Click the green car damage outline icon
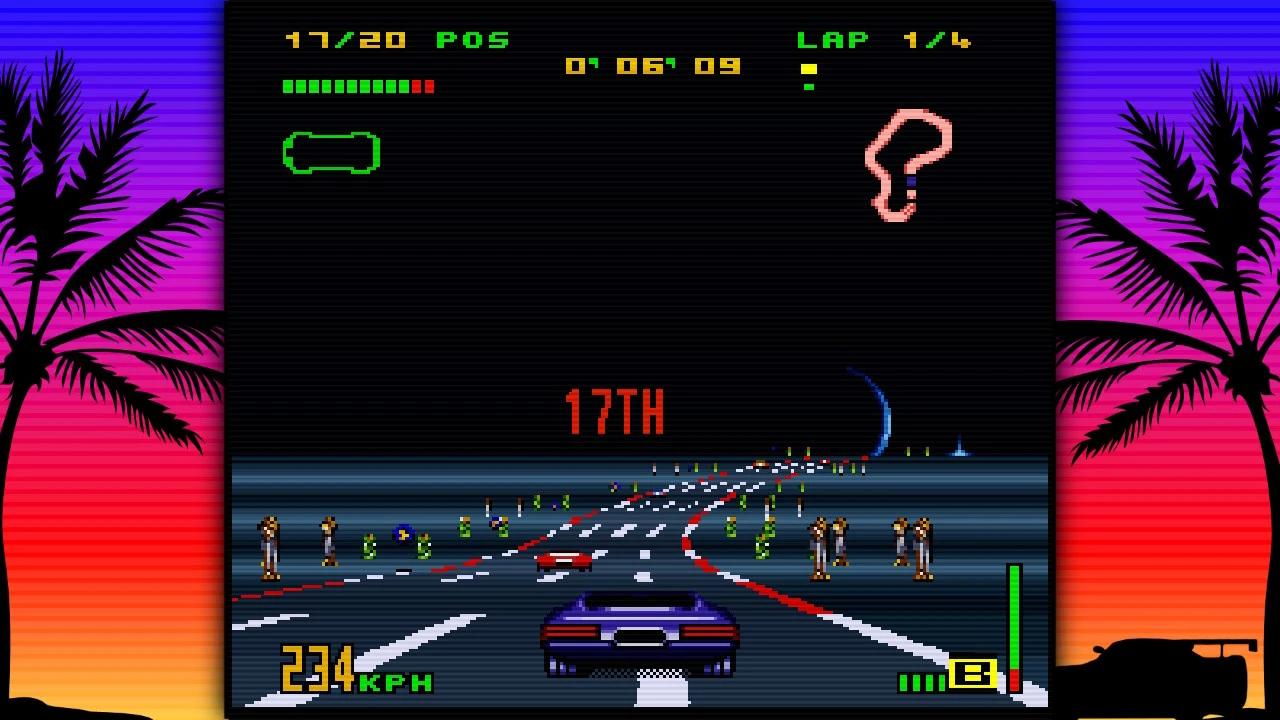This screenshot has height=720, width=1280. click(x=331, y=152)
